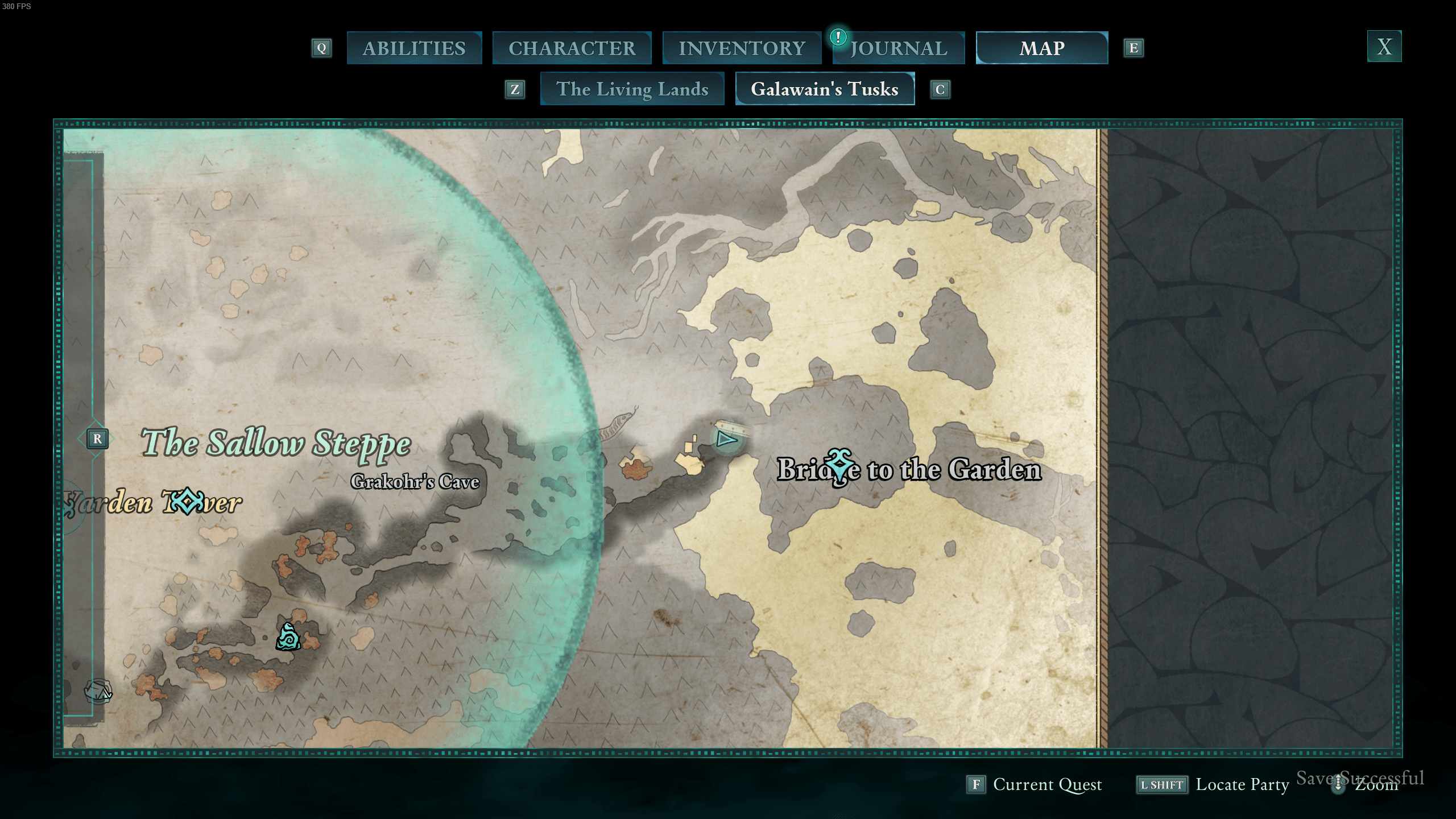The height and width of the screenshot is (819, 1456).
Task: Select the Map tab
Action: coord(1041,48)
